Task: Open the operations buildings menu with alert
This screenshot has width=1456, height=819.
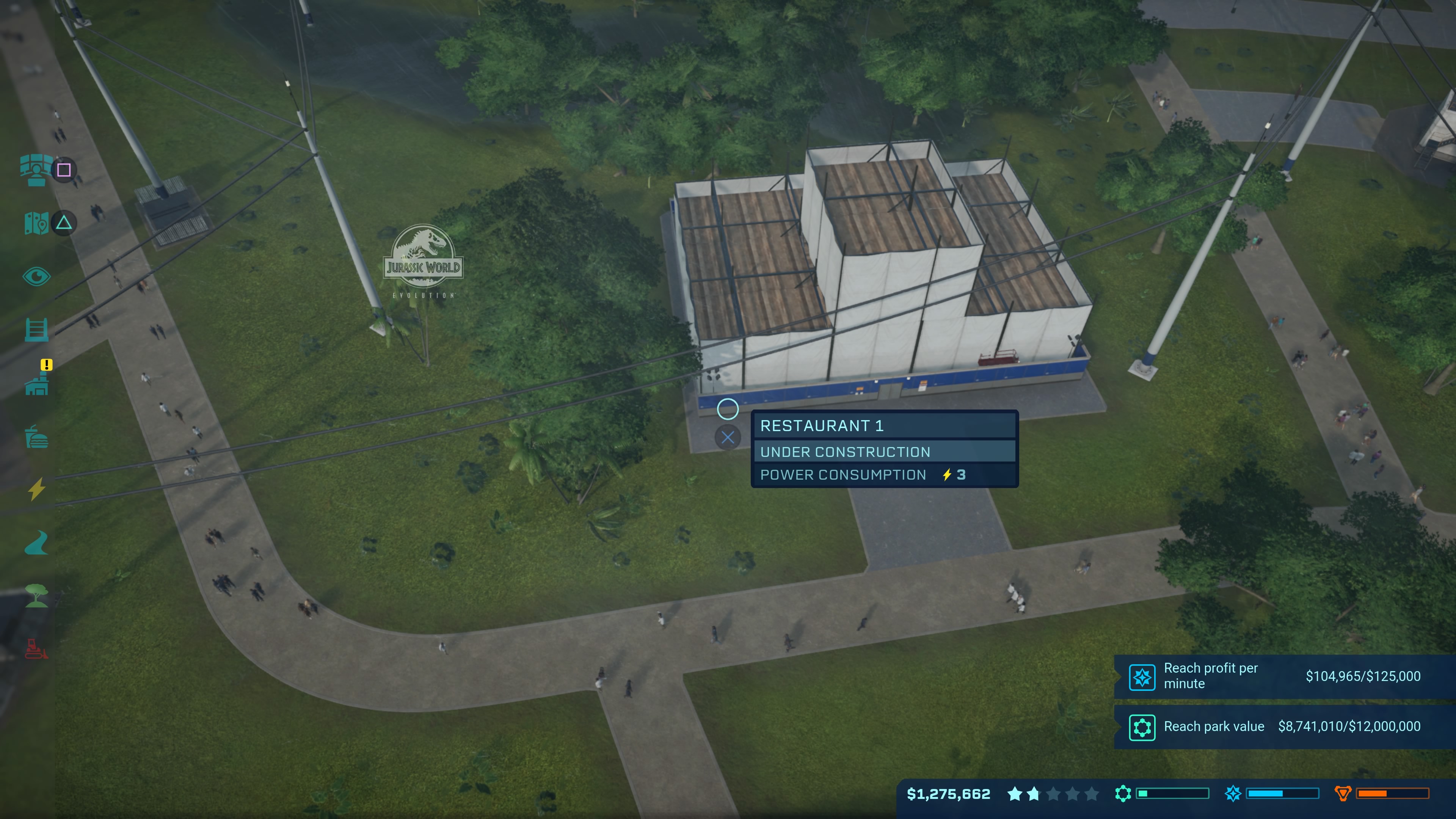Action: (36, 385)
